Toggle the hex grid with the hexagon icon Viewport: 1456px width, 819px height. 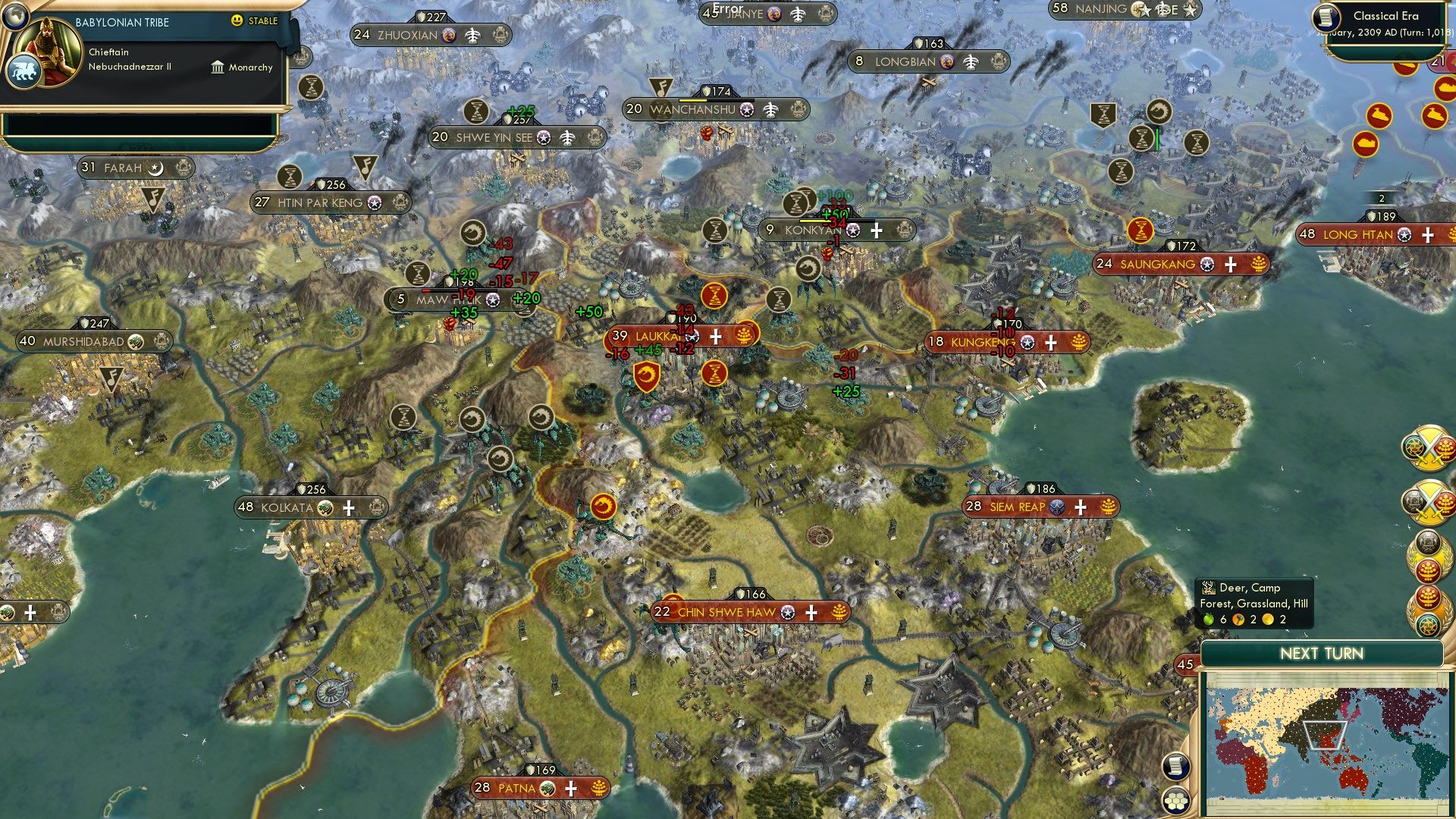1175,802
